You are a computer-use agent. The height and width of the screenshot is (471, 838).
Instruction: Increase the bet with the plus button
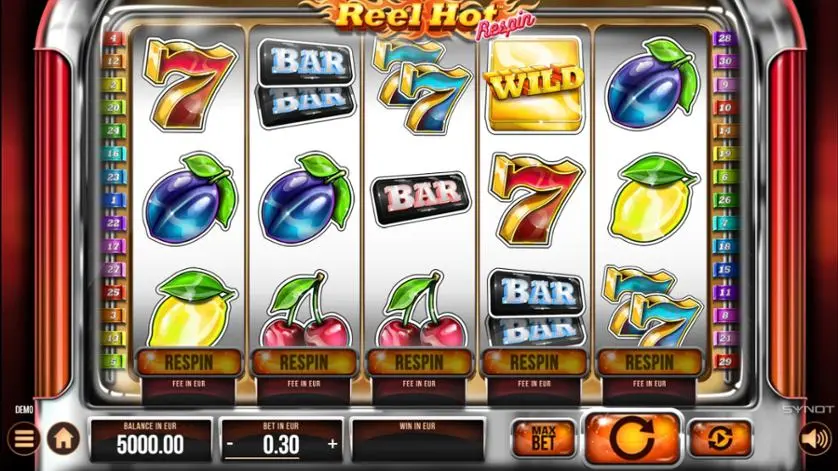coord(332,444)
